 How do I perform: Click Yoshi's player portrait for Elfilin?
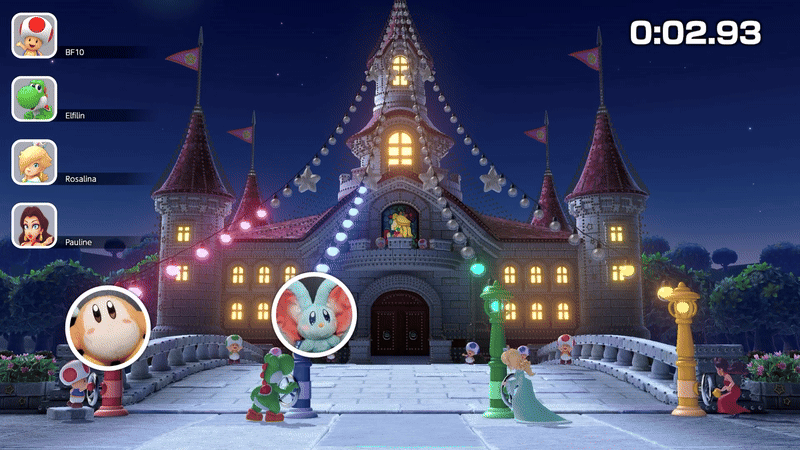pyautogui.click(x=34, y=98)
